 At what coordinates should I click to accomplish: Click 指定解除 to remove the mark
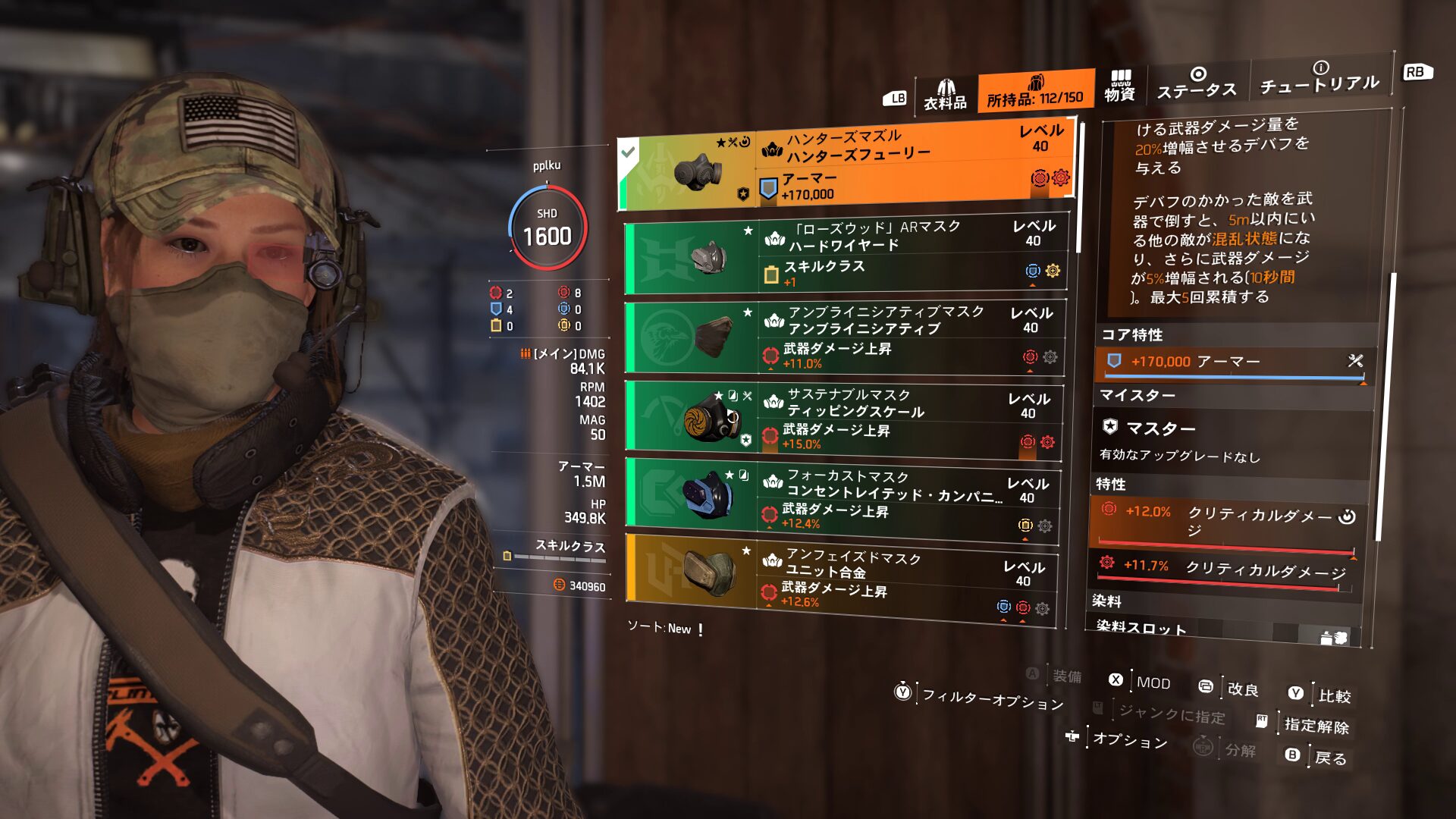1316,725
